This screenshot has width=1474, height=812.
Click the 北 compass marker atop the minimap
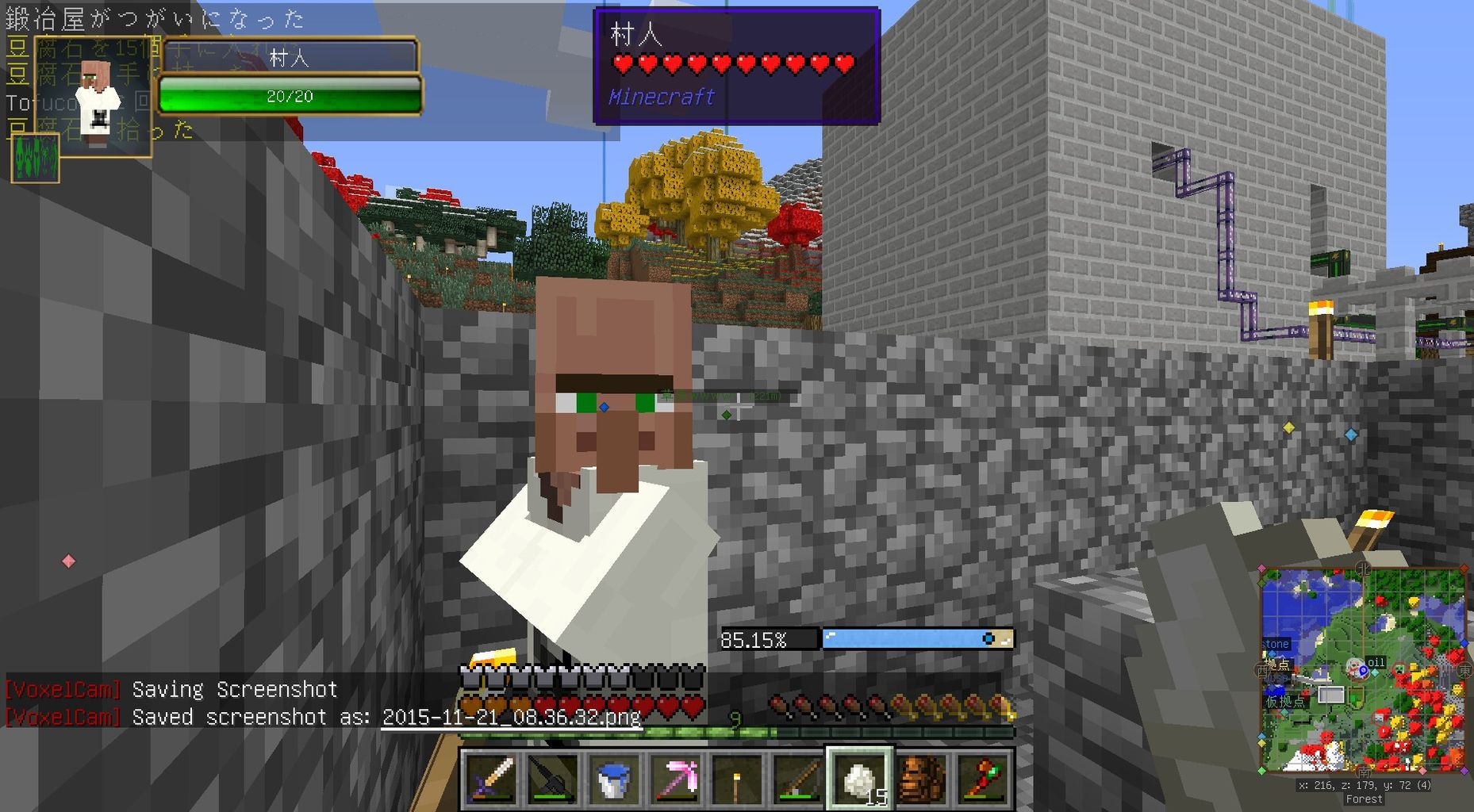(x=1363, y=568)
